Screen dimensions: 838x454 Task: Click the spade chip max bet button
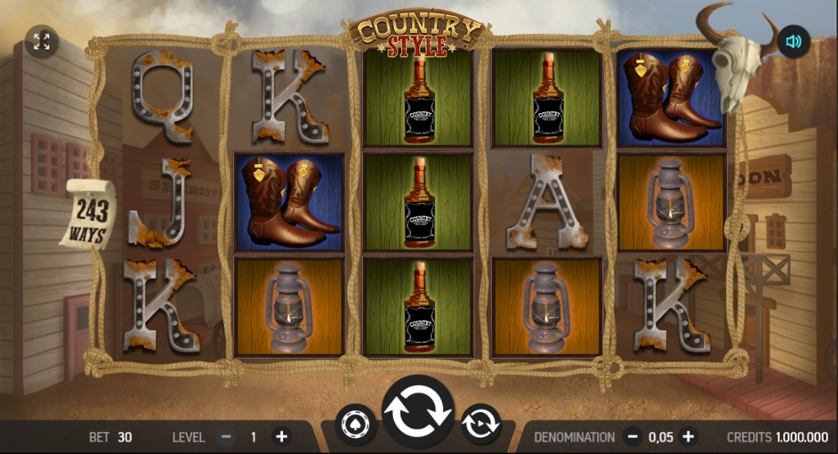coord(355,424)
